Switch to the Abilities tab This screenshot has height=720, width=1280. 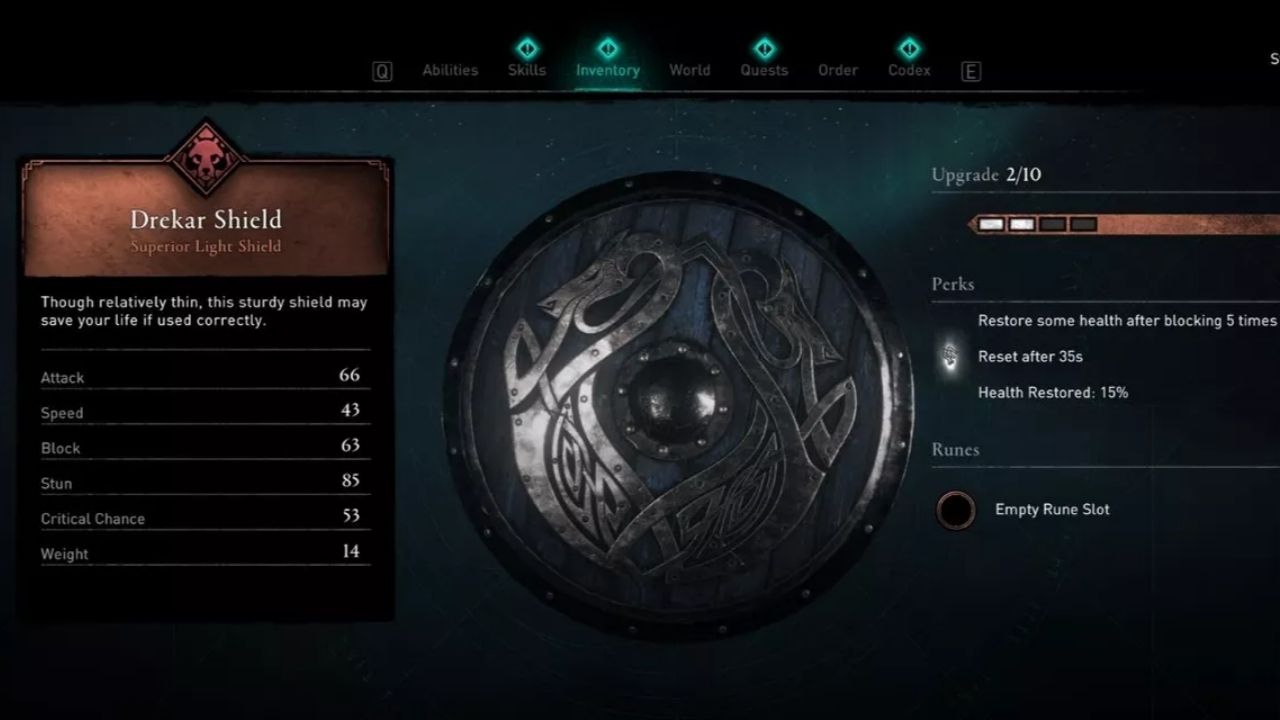(x=449, y=70)
